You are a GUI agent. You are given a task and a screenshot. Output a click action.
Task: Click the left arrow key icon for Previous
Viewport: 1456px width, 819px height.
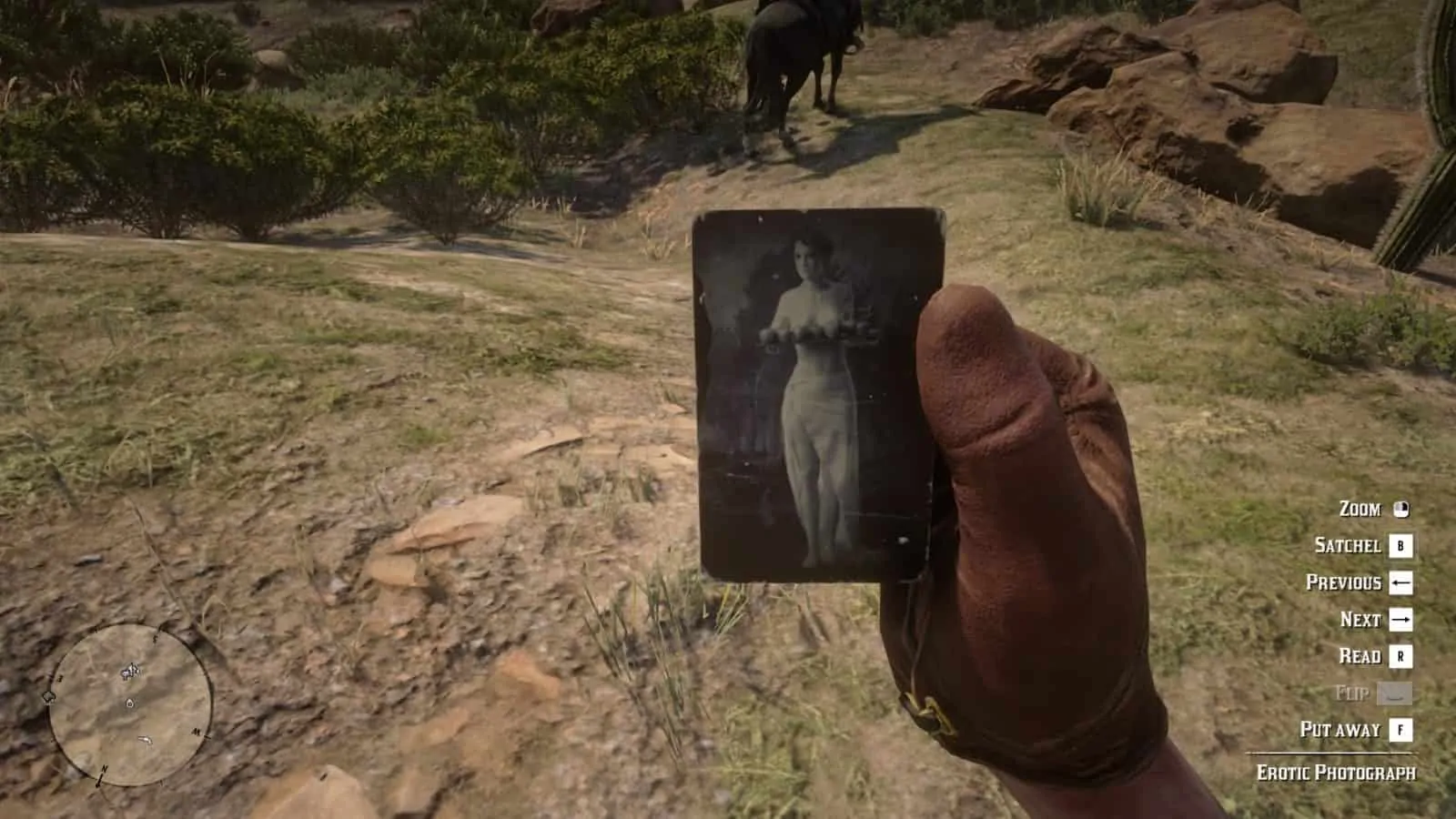click(x=1401, y=582)
